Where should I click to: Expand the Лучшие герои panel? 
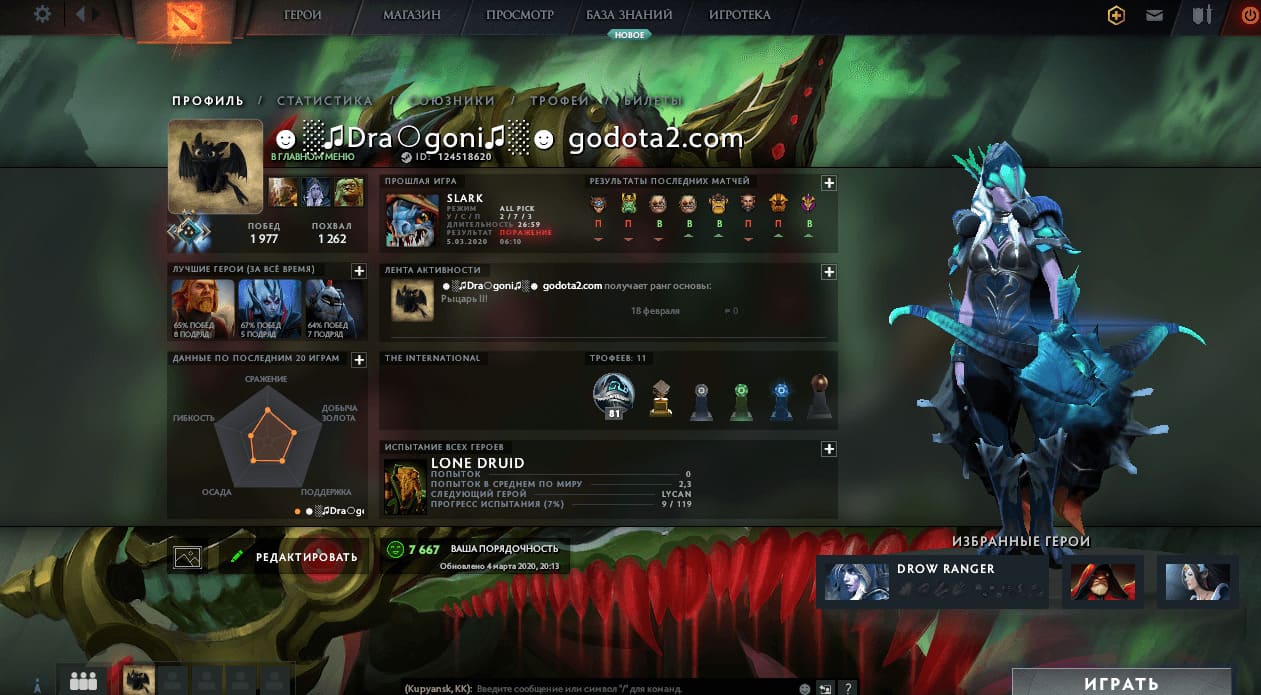(358, 271)
